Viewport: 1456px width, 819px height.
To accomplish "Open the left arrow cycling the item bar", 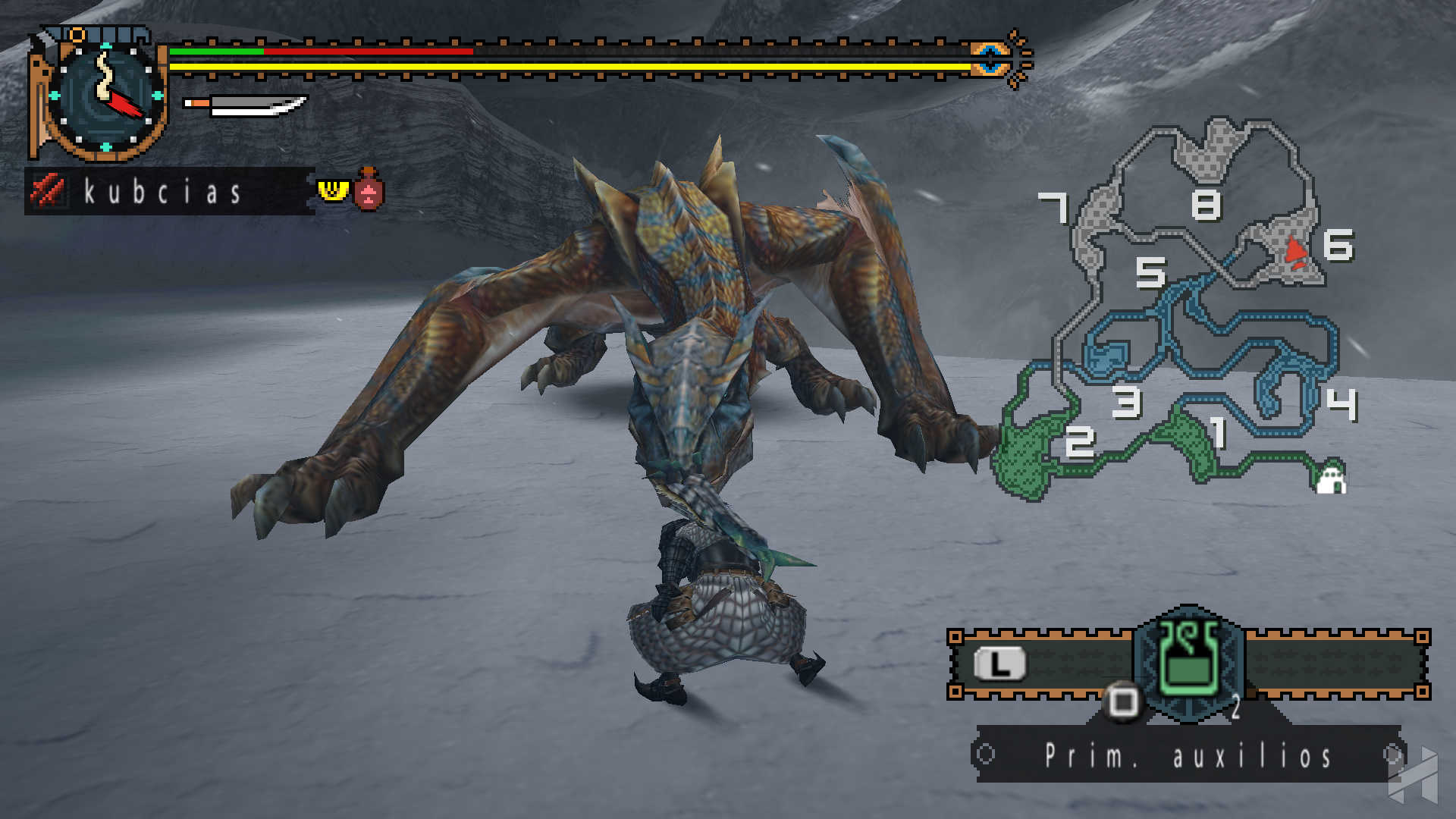I will click(x=986, y=755).
